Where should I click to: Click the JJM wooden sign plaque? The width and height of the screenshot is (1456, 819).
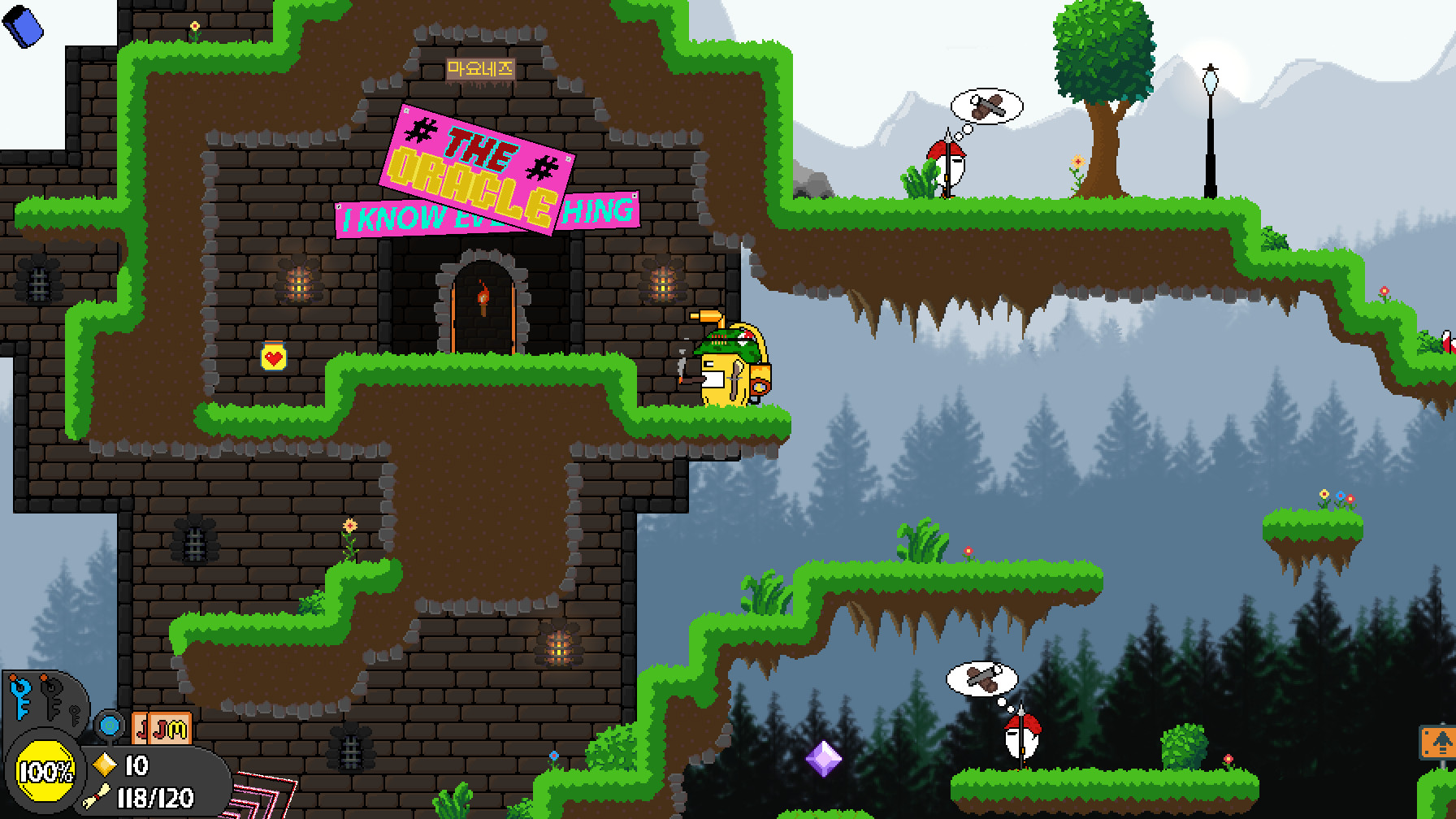point(162,726)
